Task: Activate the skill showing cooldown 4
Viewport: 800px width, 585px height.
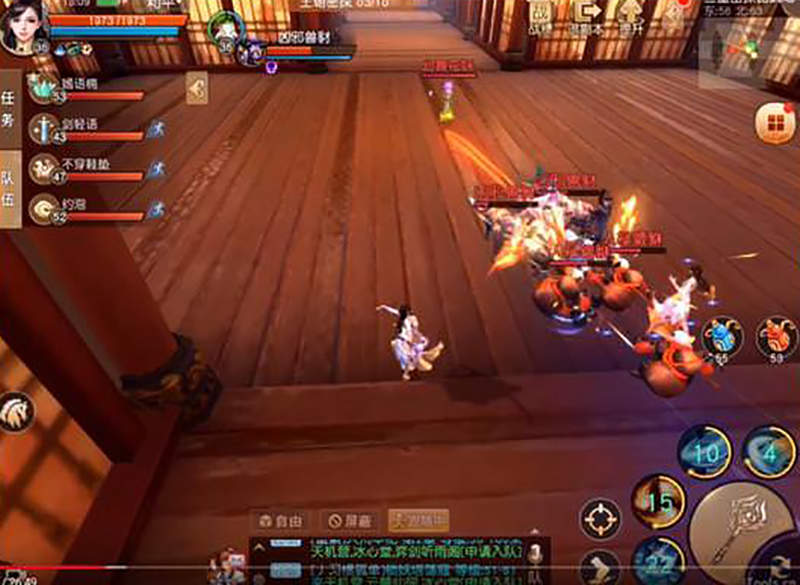Action: [x=769, y=452]
